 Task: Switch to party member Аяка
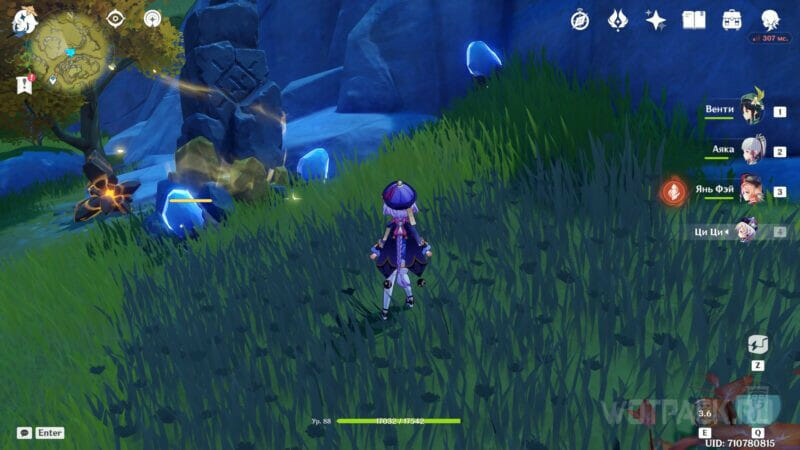click(x=750, y=150)
